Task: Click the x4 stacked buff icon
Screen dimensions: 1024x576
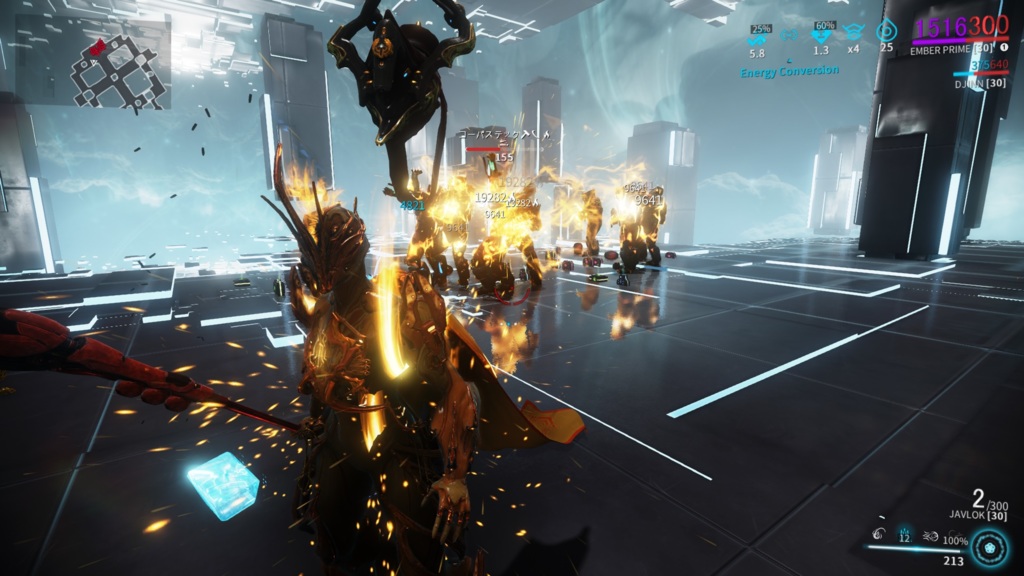Action: 853,32
